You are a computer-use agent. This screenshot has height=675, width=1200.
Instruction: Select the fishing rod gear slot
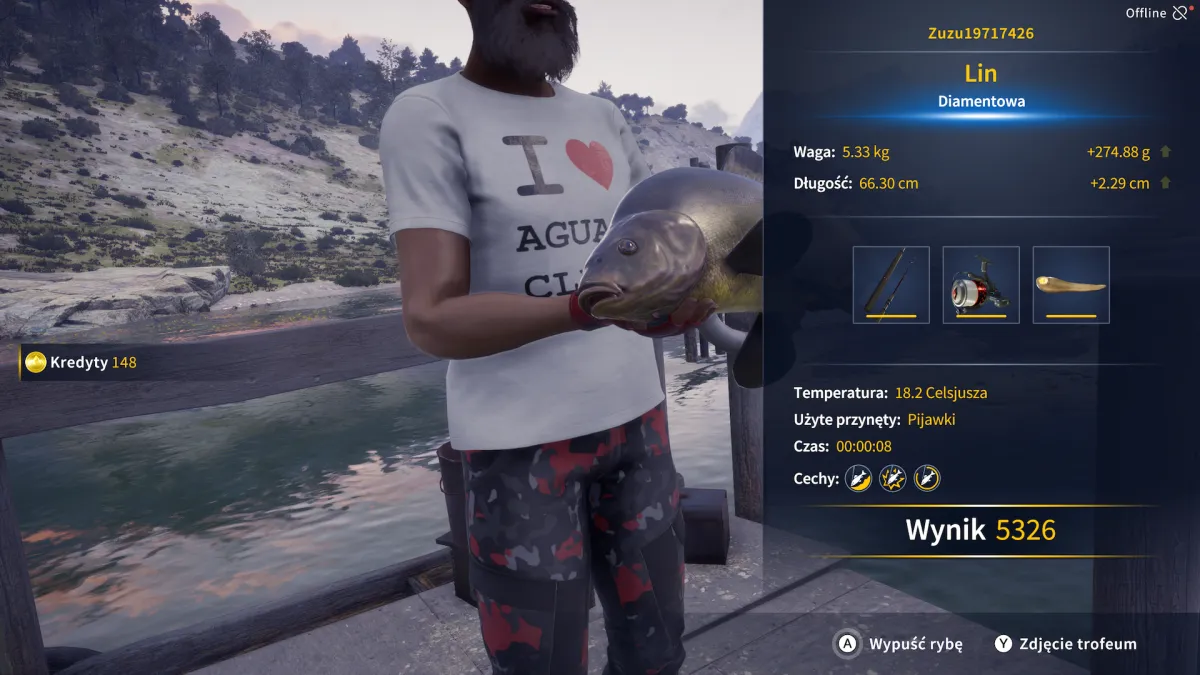pyautogui.click(x=891, y=285)
